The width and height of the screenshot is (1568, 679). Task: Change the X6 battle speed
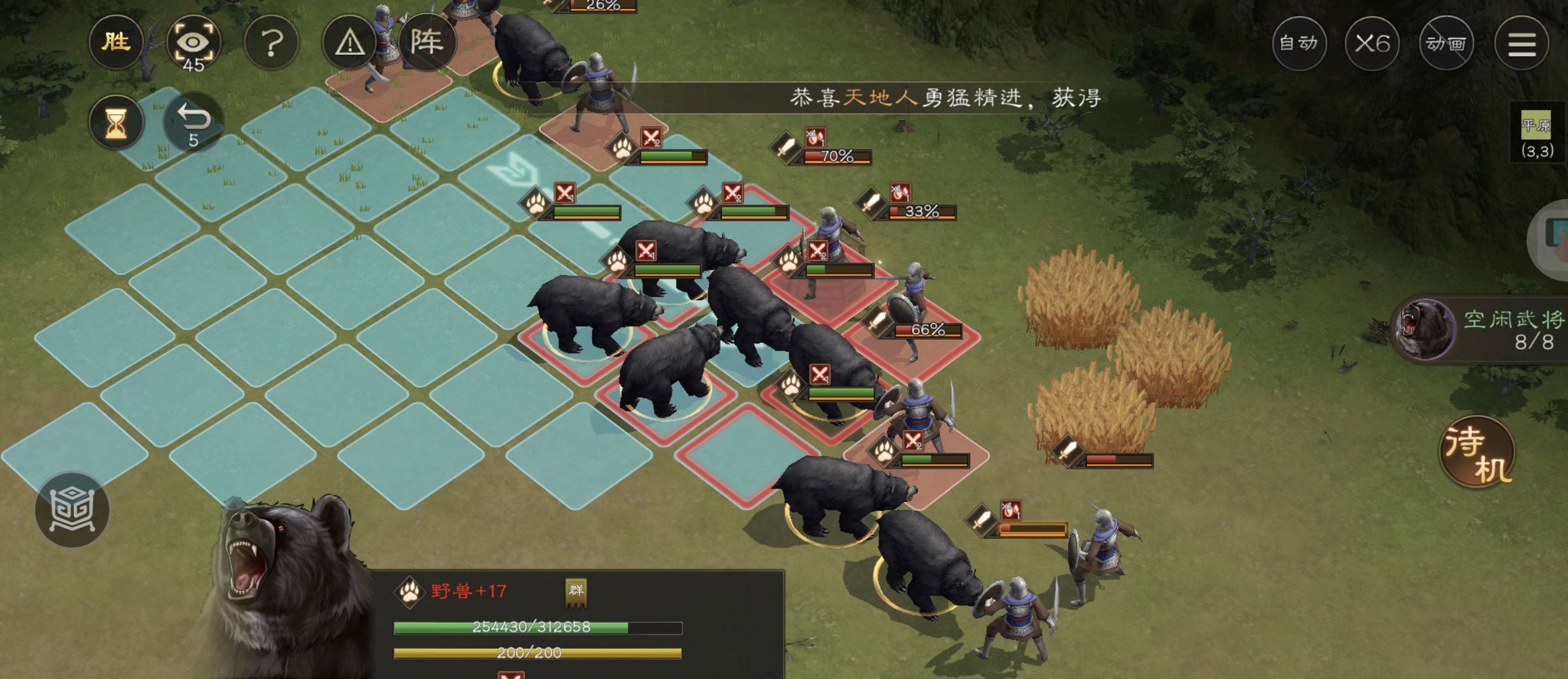pos(1372,43)
